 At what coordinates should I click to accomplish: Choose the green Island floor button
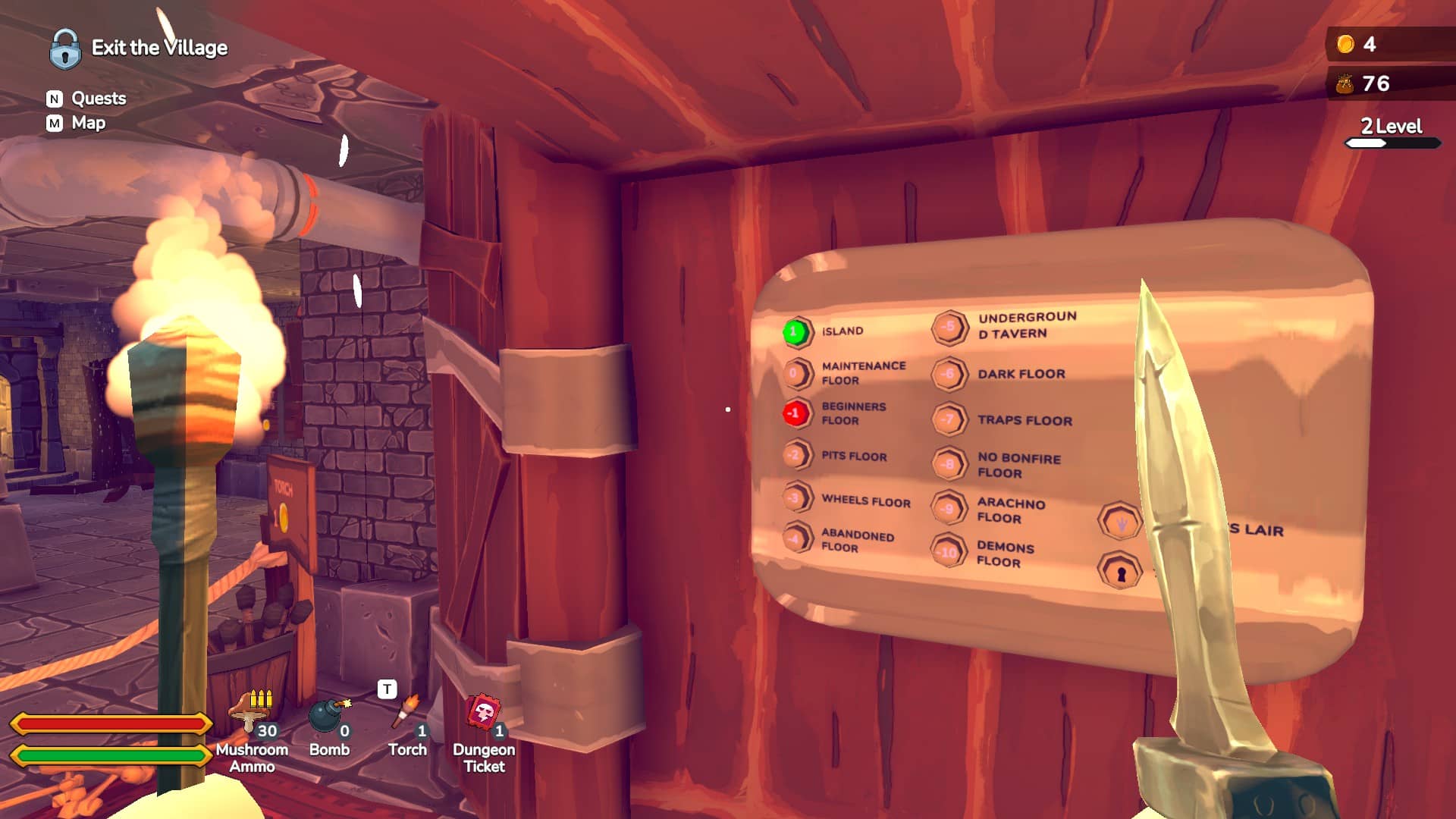pyautogui.click(x=795, y=331)
